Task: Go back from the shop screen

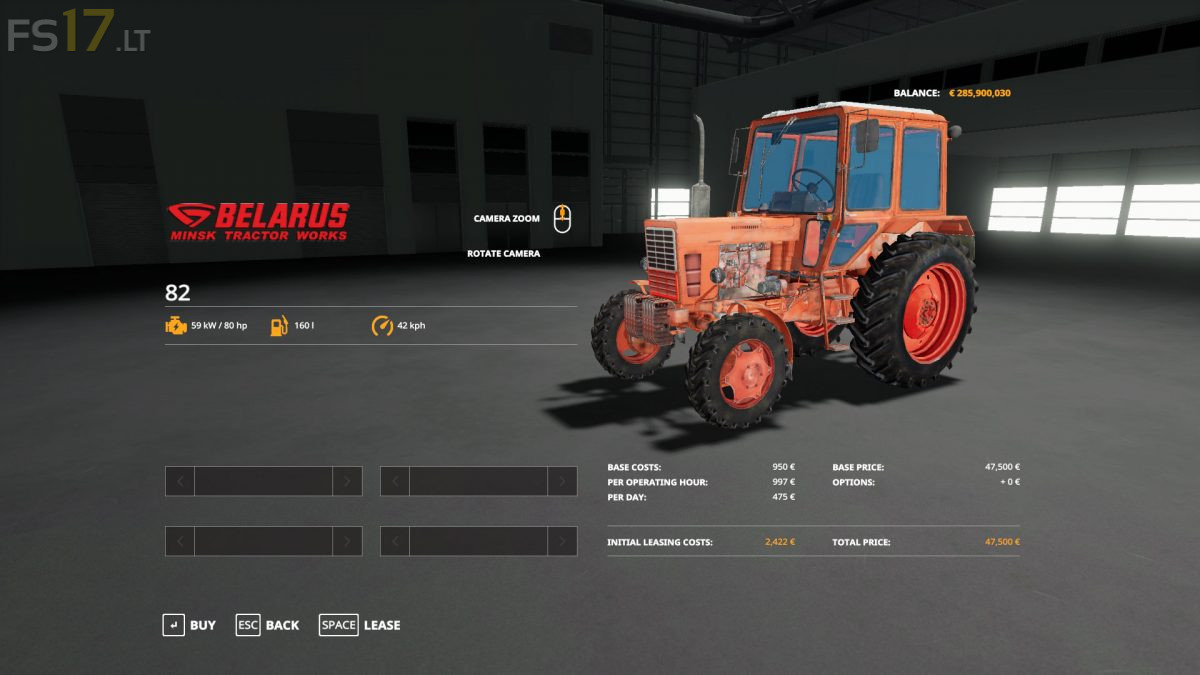Action: tap(267, 625)
